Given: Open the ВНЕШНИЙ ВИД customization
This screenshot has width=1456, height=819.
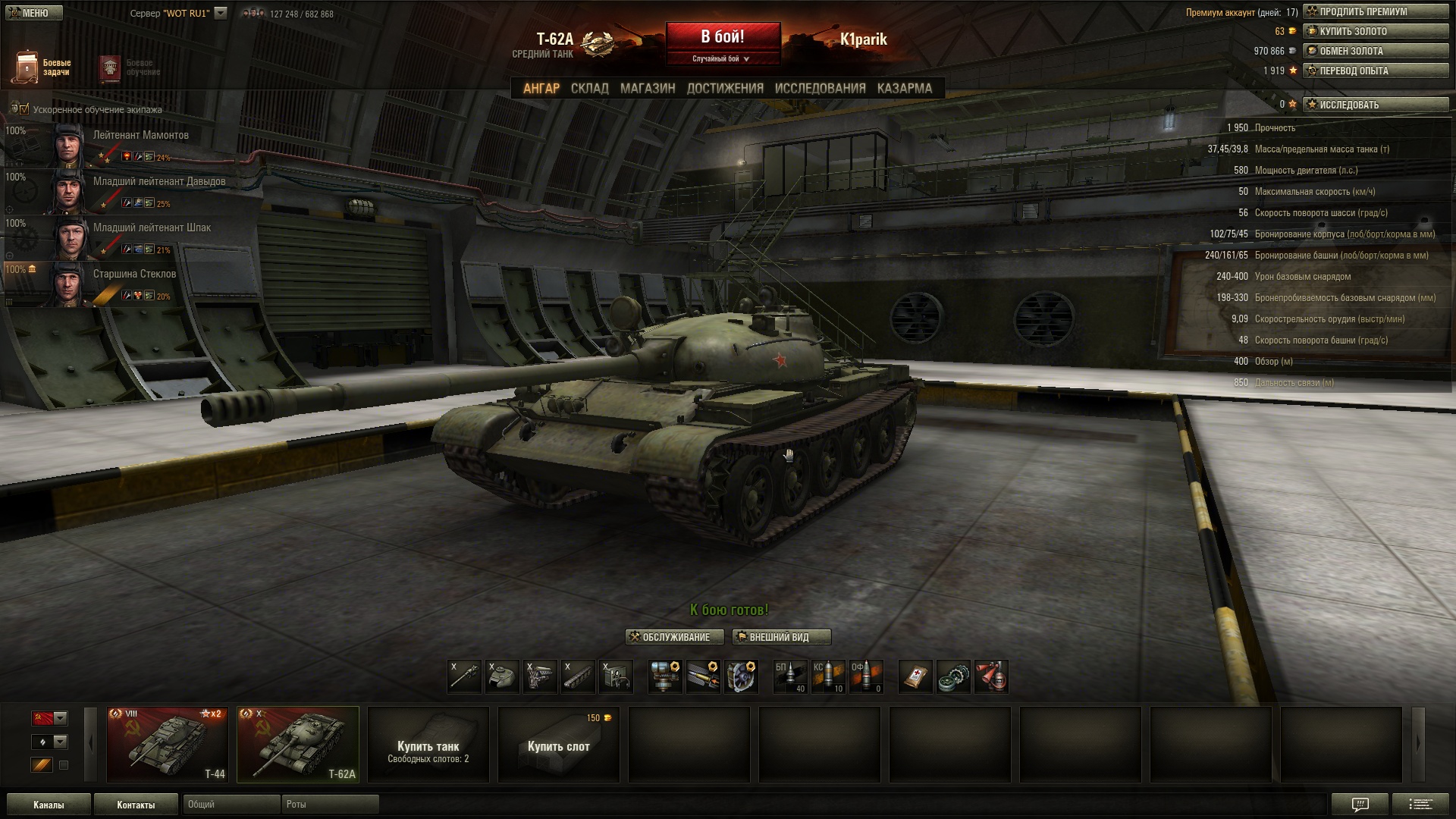Looking at the screenshot, I should [x=781, y=637].
